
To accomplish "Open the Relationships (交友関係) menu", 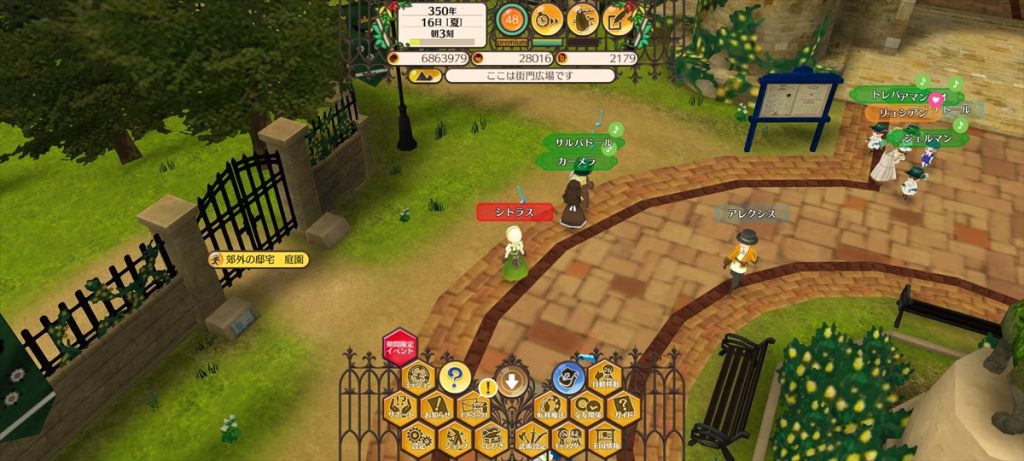I will [x=585, y=409].
